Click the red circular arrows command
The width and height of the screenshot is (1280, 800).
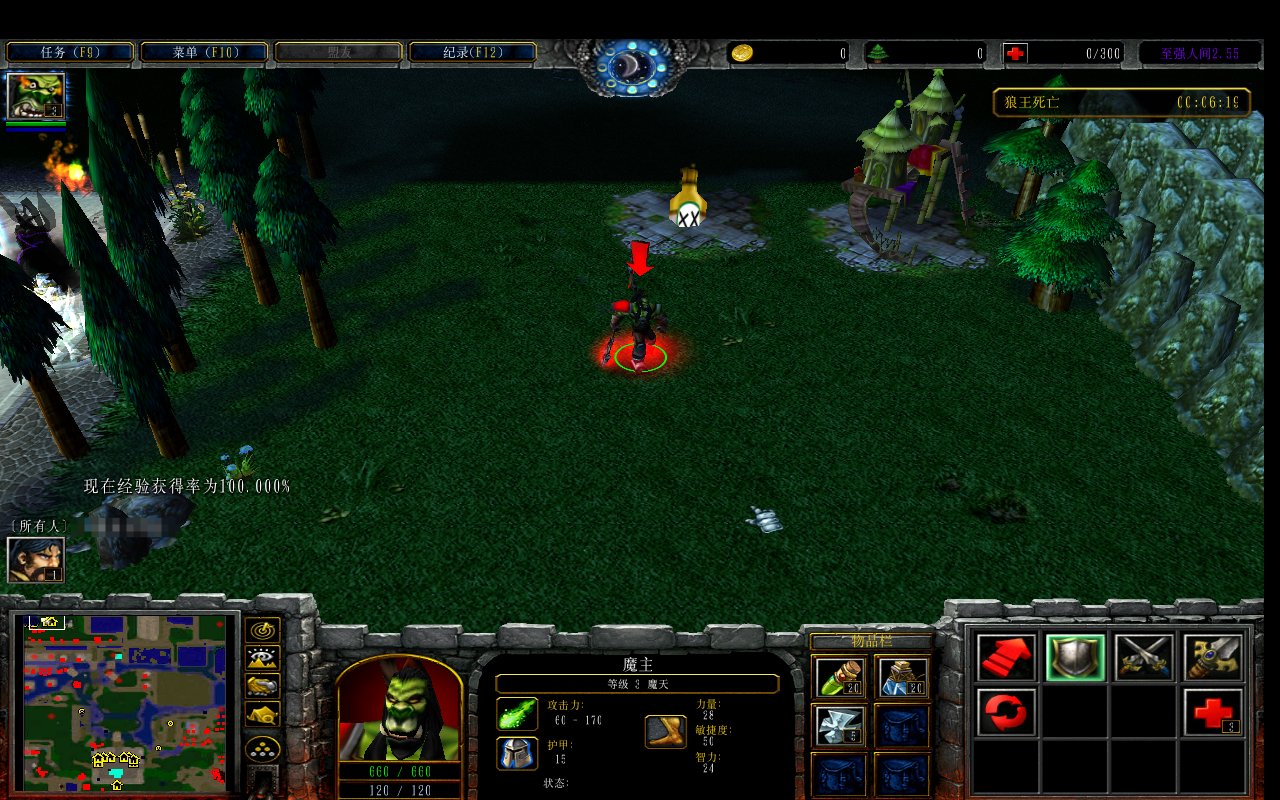[x=1006, y=712]
